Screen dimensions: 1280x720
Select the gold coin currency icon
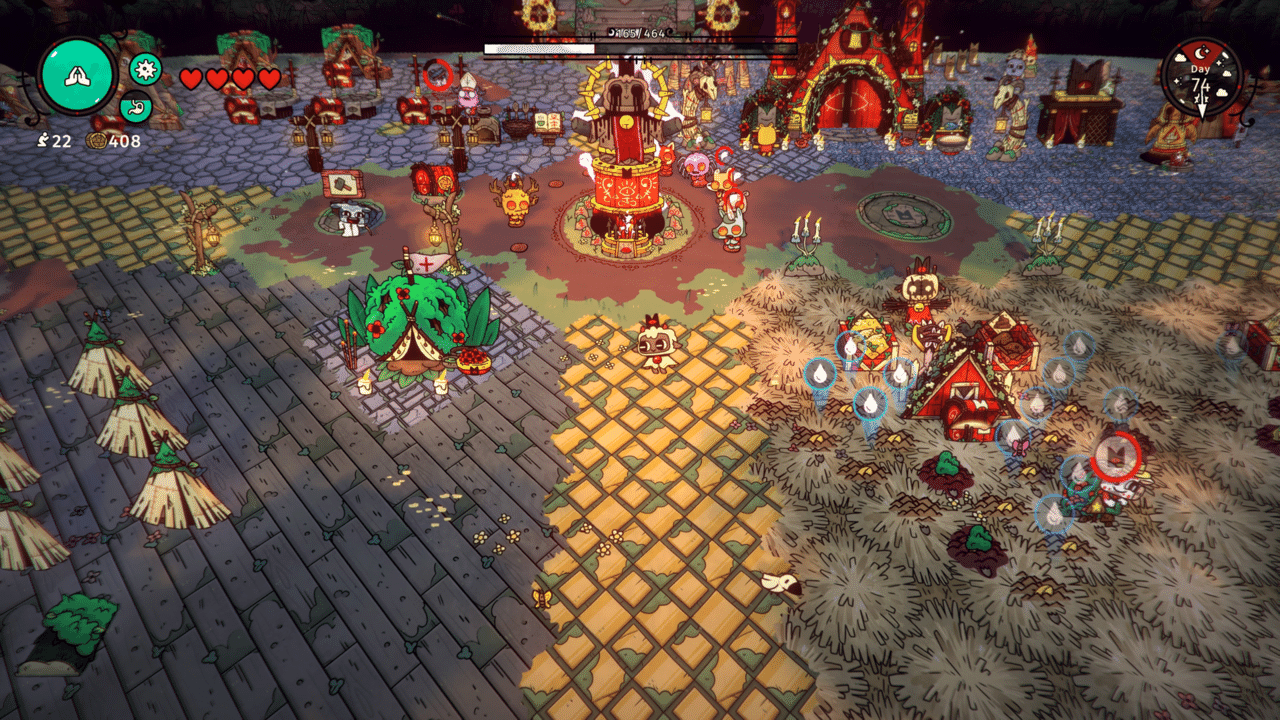[x=97, y=141]
